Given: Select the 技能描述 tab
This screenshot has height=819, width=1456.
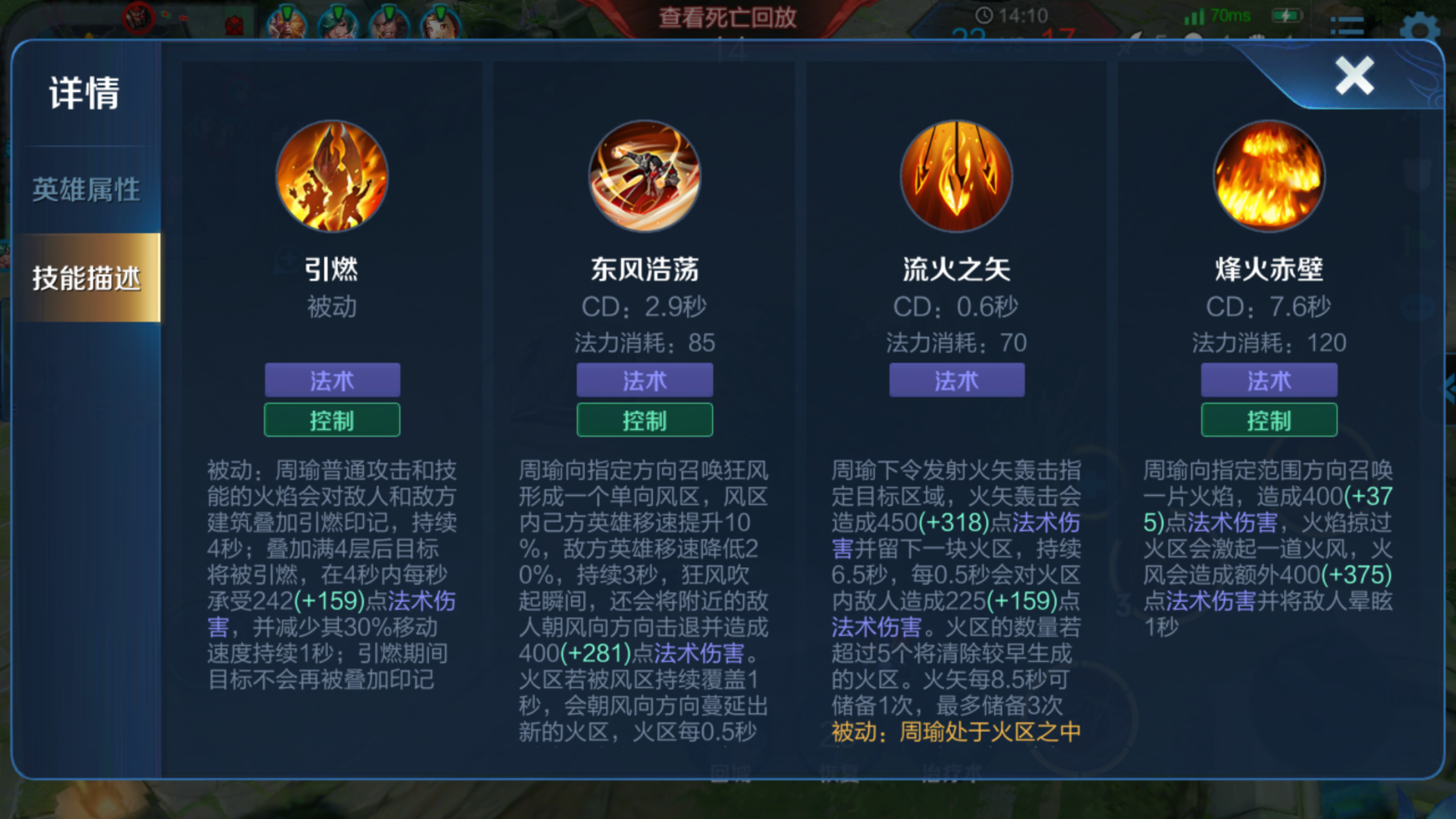Looking at the screenshot, I should point(84,279).
